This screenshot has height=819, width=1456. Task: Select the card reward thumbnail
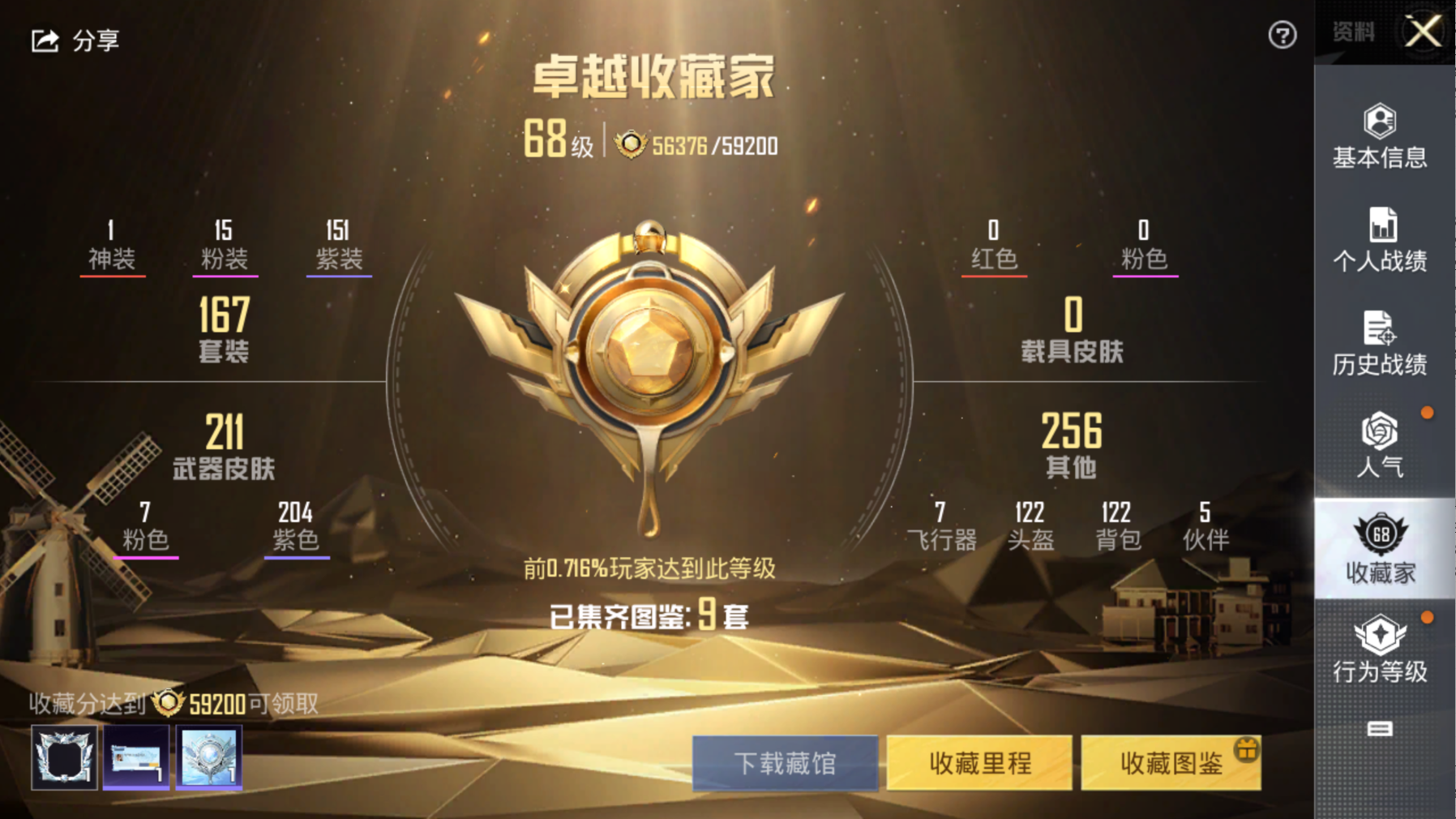136,757
